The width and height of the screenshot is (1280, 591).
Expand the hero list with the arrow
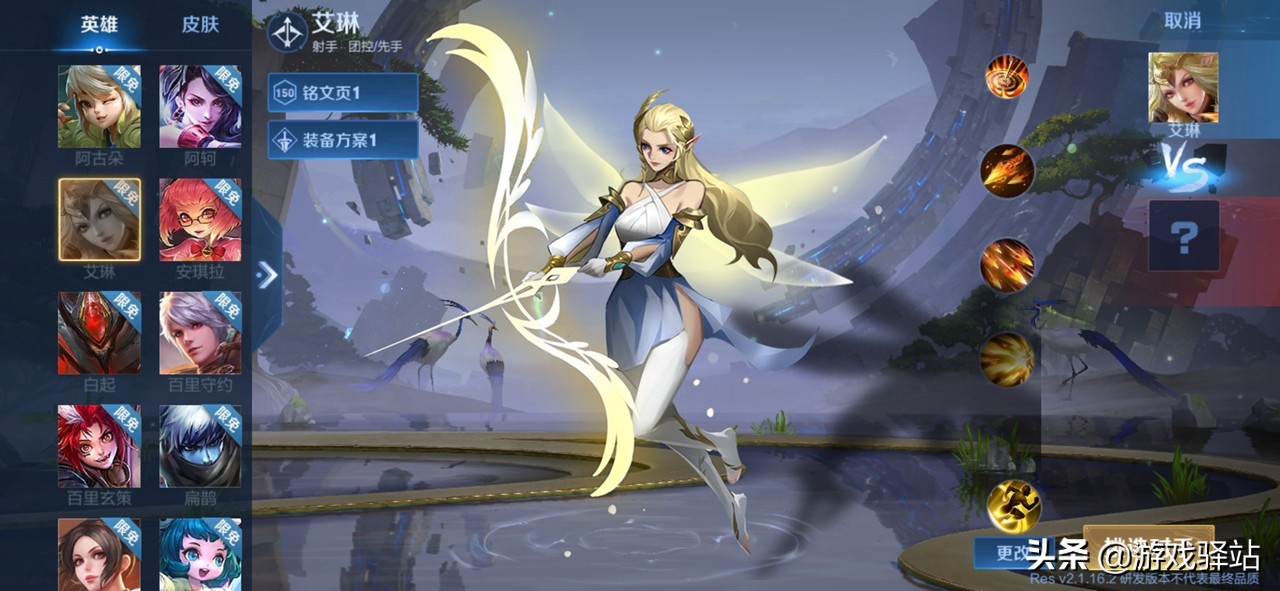267,275
